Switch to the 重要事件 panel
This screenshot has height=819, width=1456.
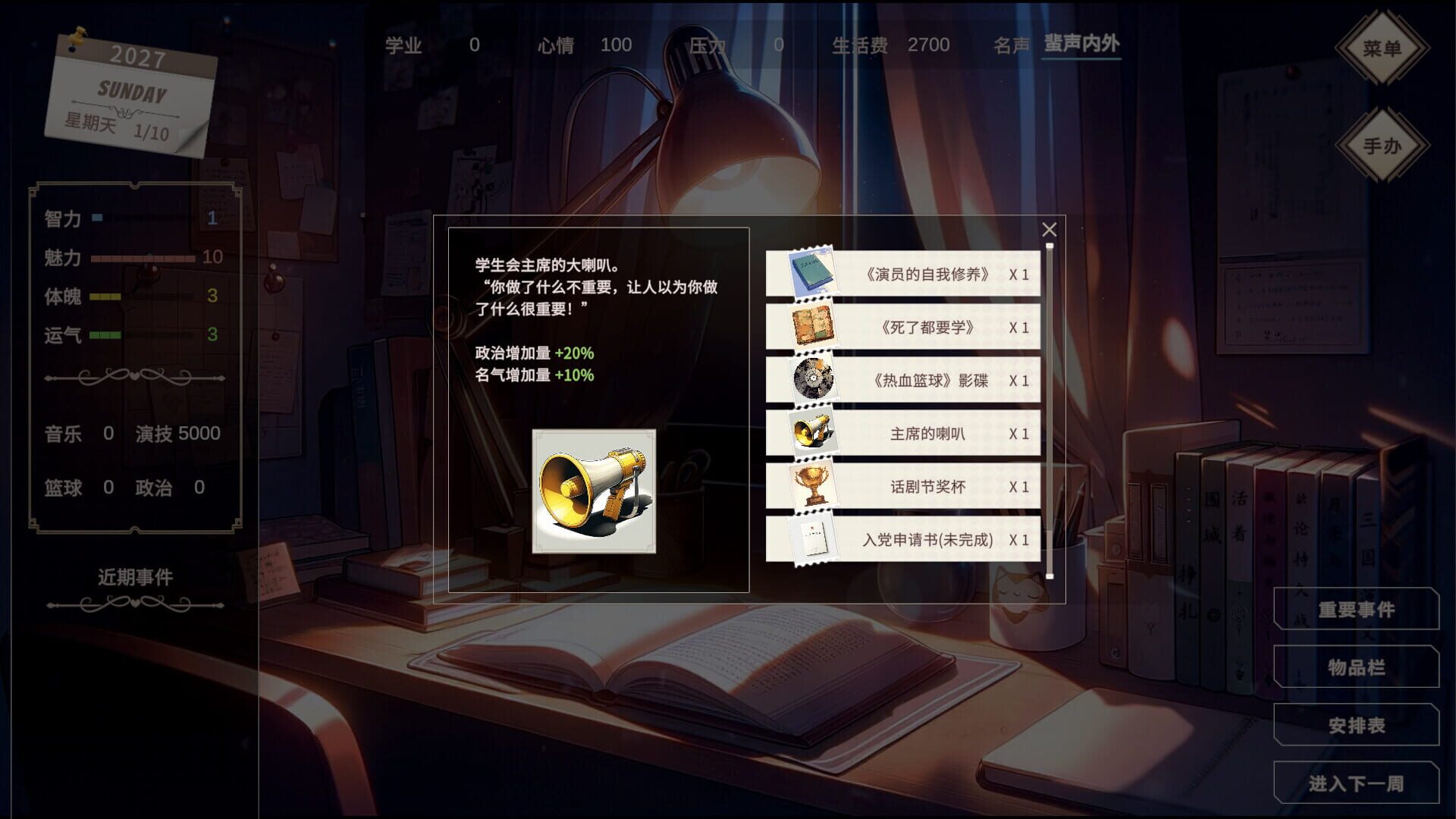1356,611
